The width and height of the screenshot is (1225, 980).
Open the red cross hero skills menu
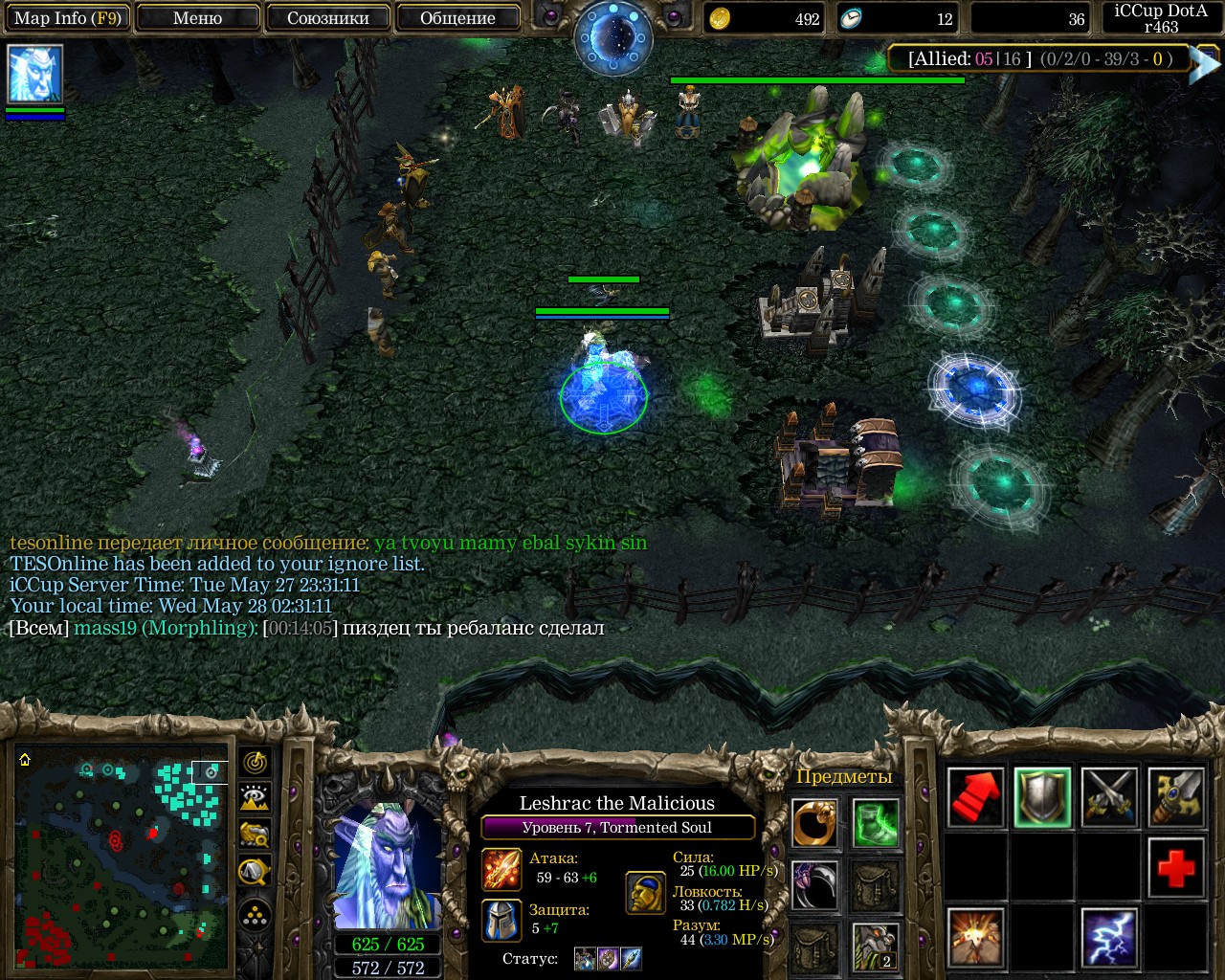(x=1176, y=868)
